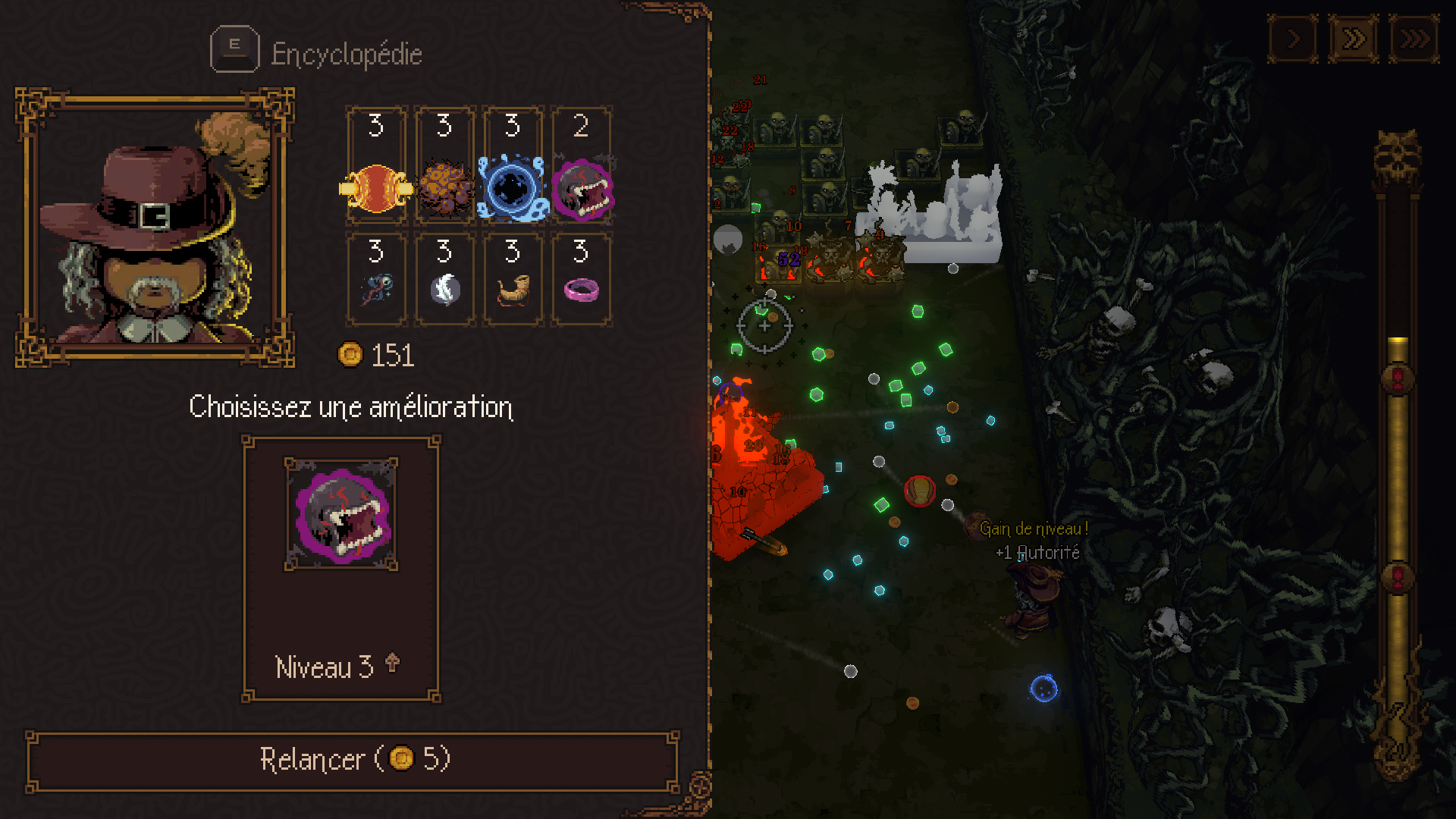Image resolution: width=1456 pixels, height=819 pixels.
Task: Select the horn item slot
Action: coord(513,279)
